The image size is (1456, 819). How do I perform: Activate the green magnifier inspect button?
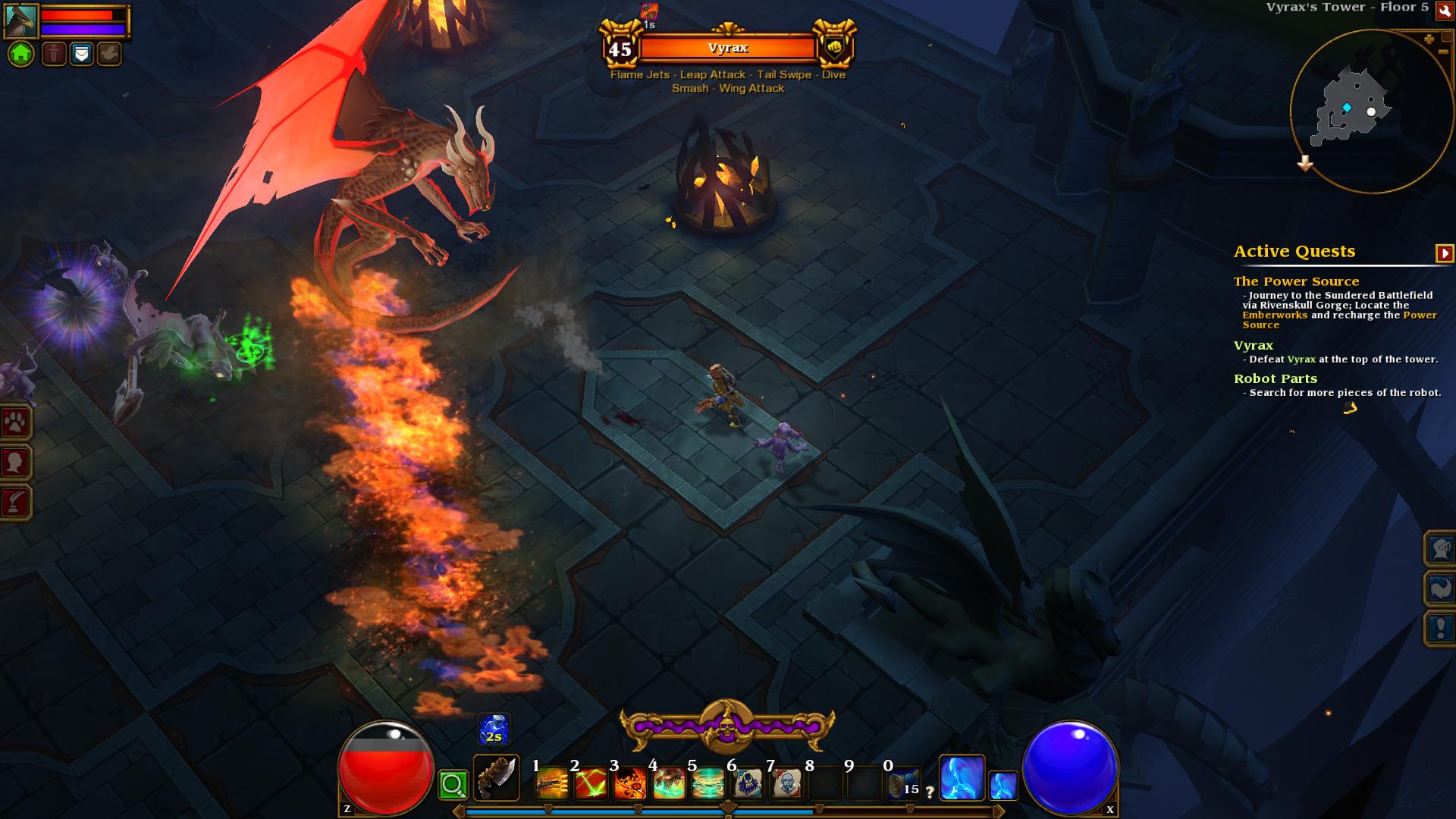[453, 785]
